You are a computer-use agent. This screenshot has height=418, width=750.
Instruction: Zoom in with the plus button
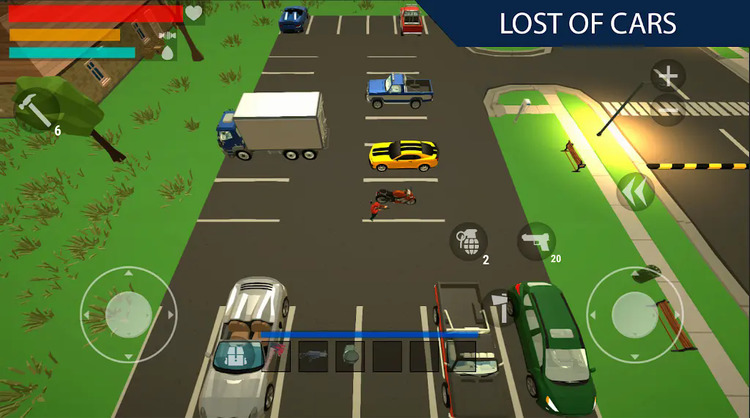click(668, 76)
